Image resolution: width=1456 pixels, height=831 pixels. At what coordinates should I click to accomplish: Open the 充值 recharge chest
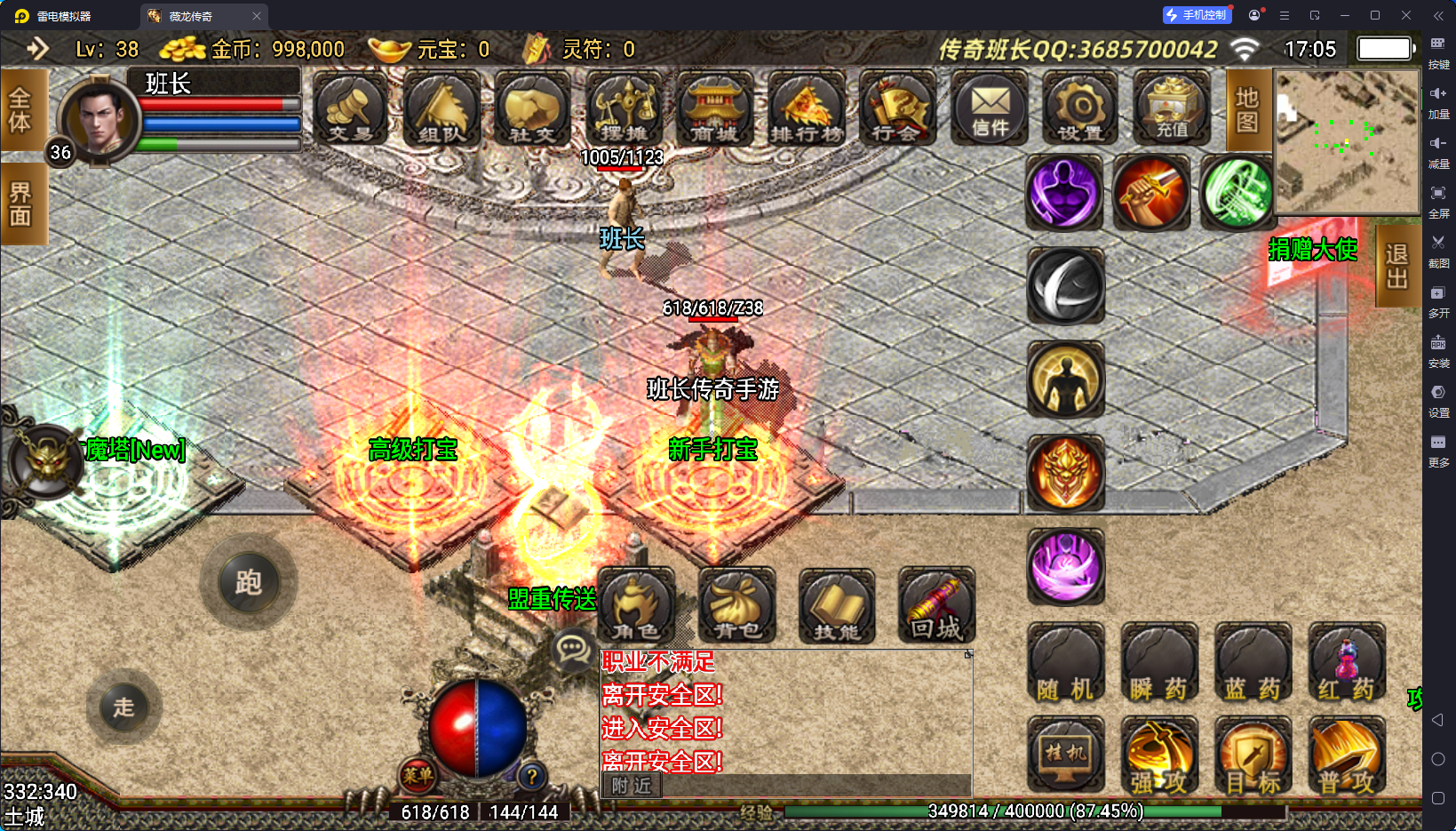click(x=1172, y=110)
